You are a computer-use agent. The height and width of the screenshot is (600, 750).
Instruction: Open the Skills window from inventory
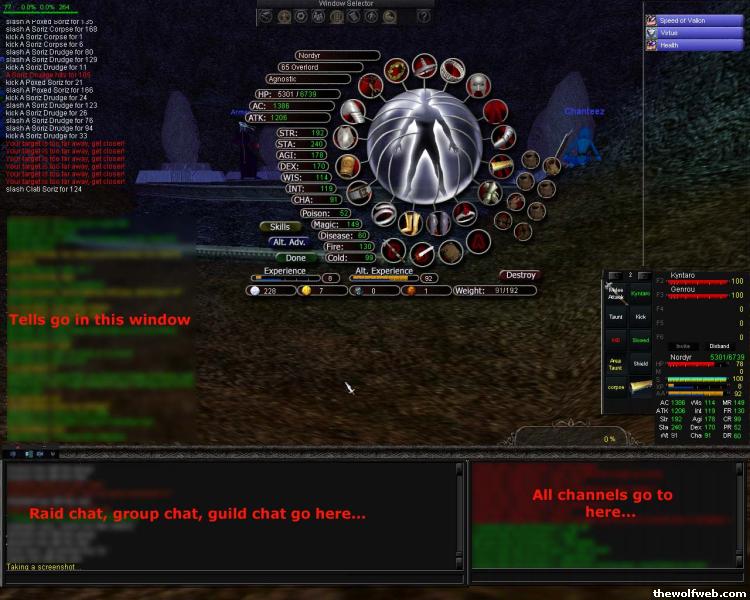pos(280,227)
